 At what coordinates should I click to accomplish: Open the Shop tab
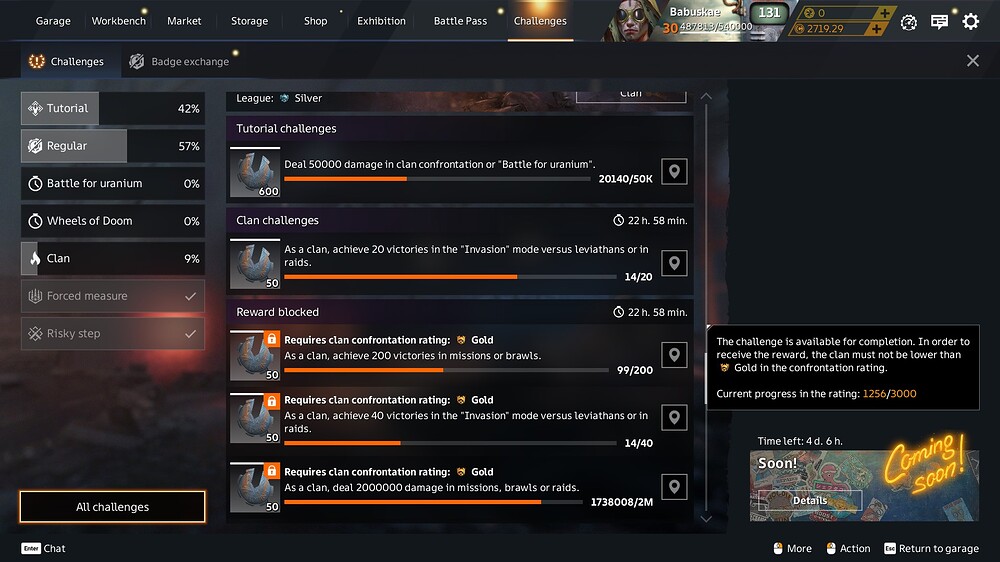coord(315,21)
